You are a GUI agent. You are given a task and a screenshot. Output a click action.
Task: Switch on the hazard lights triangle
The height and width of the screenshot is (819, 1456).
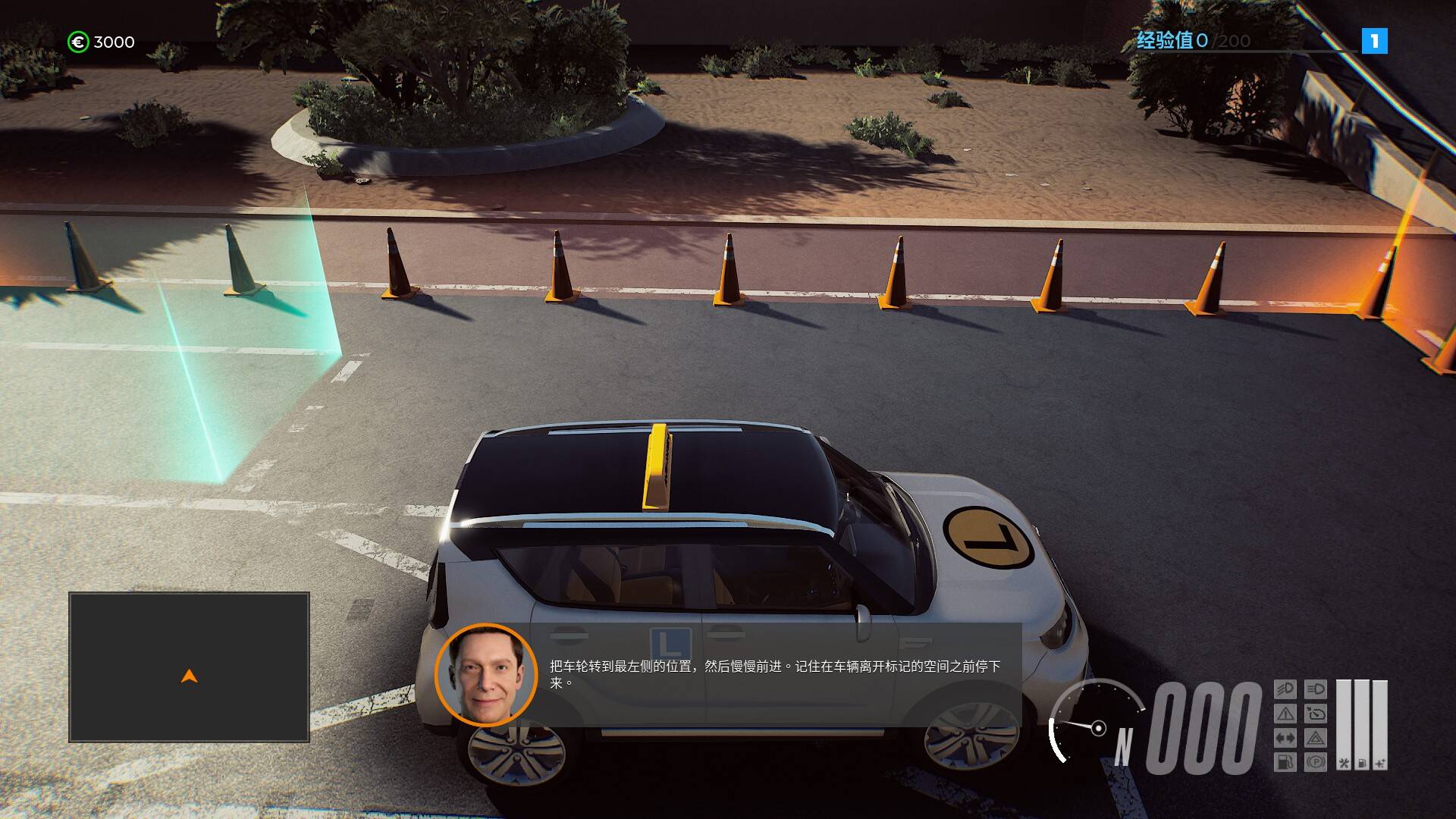tap(1316, 738)
